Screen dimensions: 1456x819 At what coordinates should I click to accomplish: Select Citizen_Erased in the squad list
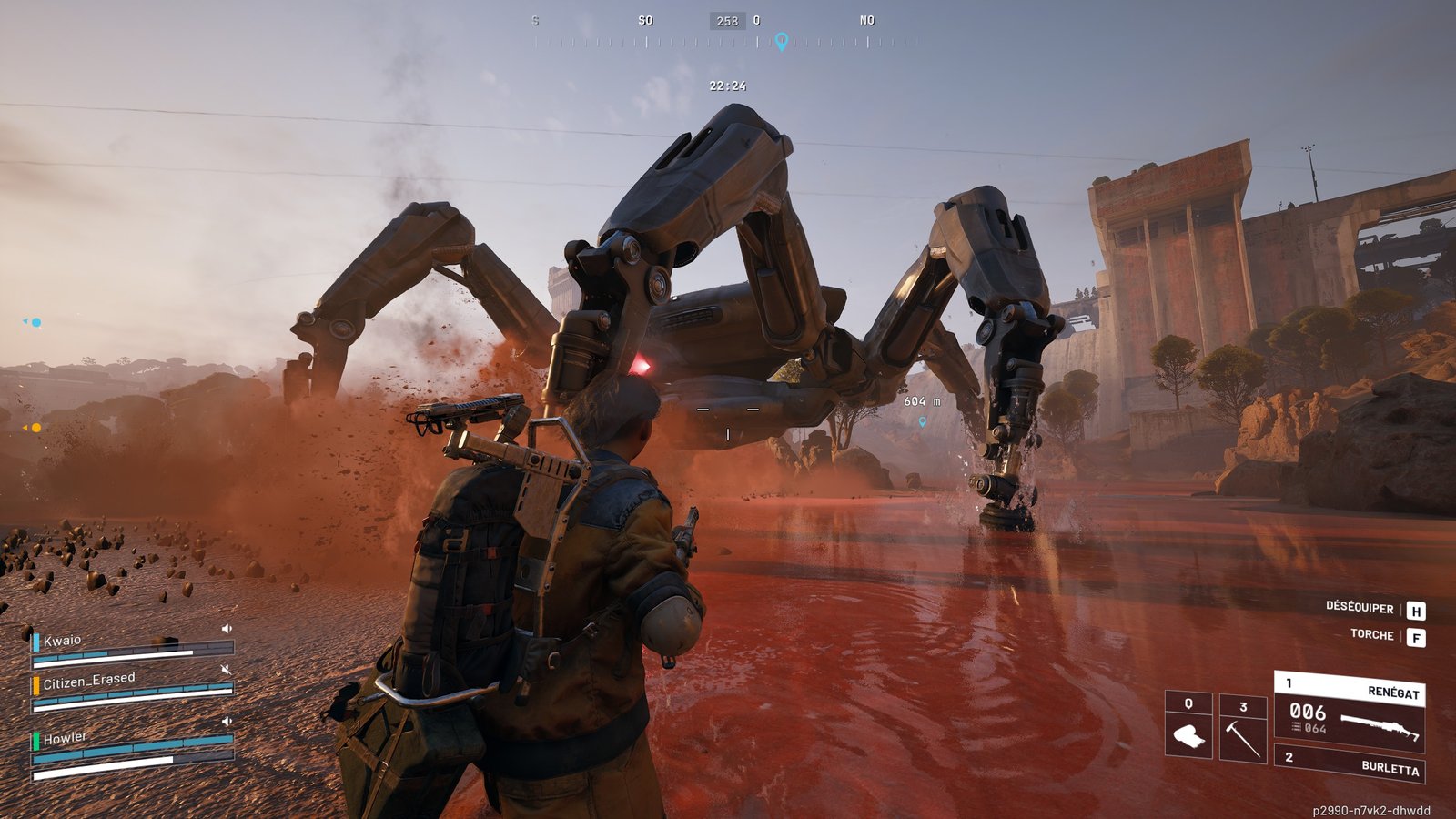click(x=89, y=681)
